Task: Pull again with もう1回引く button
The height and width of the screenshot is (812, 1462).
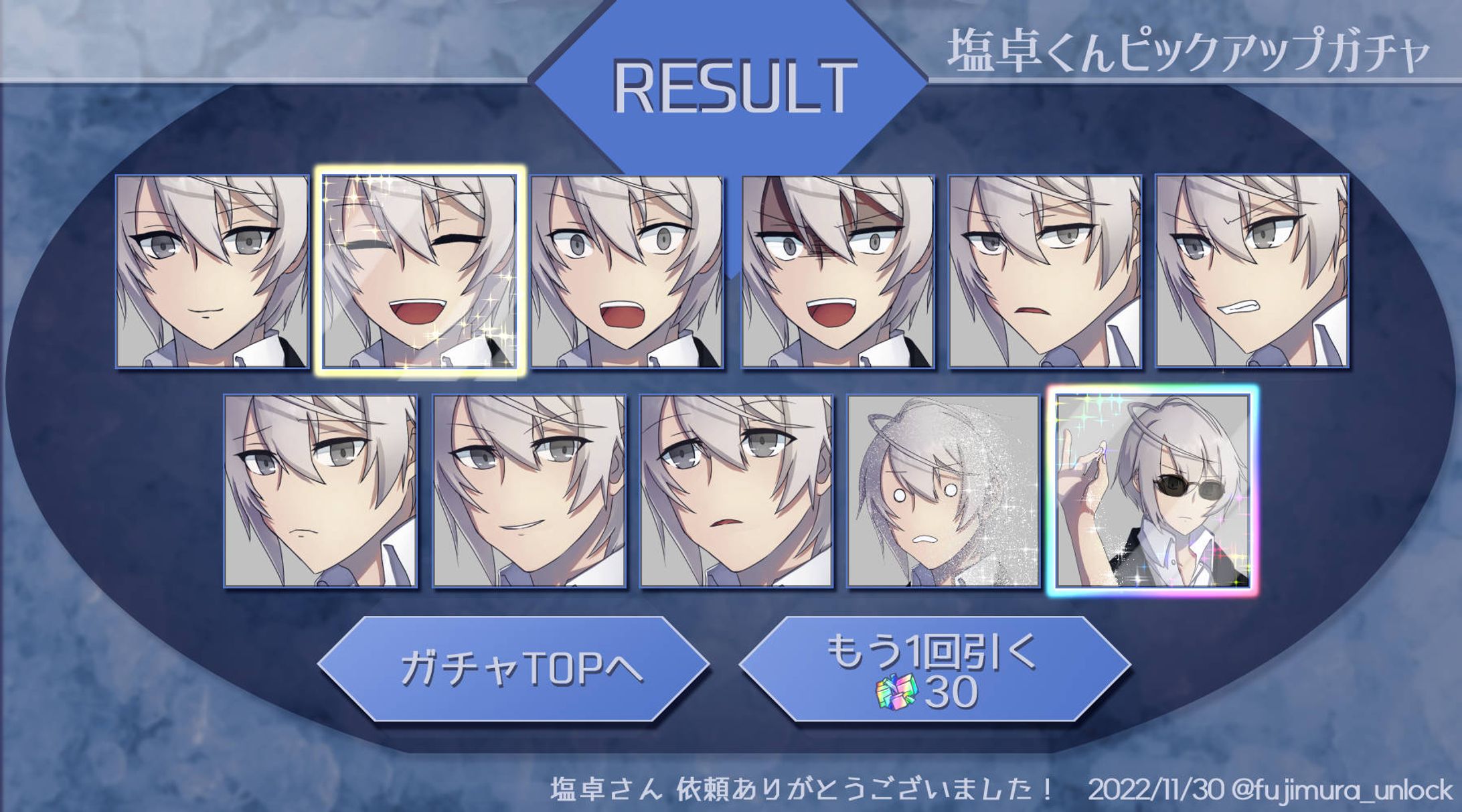Action: pos(935,669)
